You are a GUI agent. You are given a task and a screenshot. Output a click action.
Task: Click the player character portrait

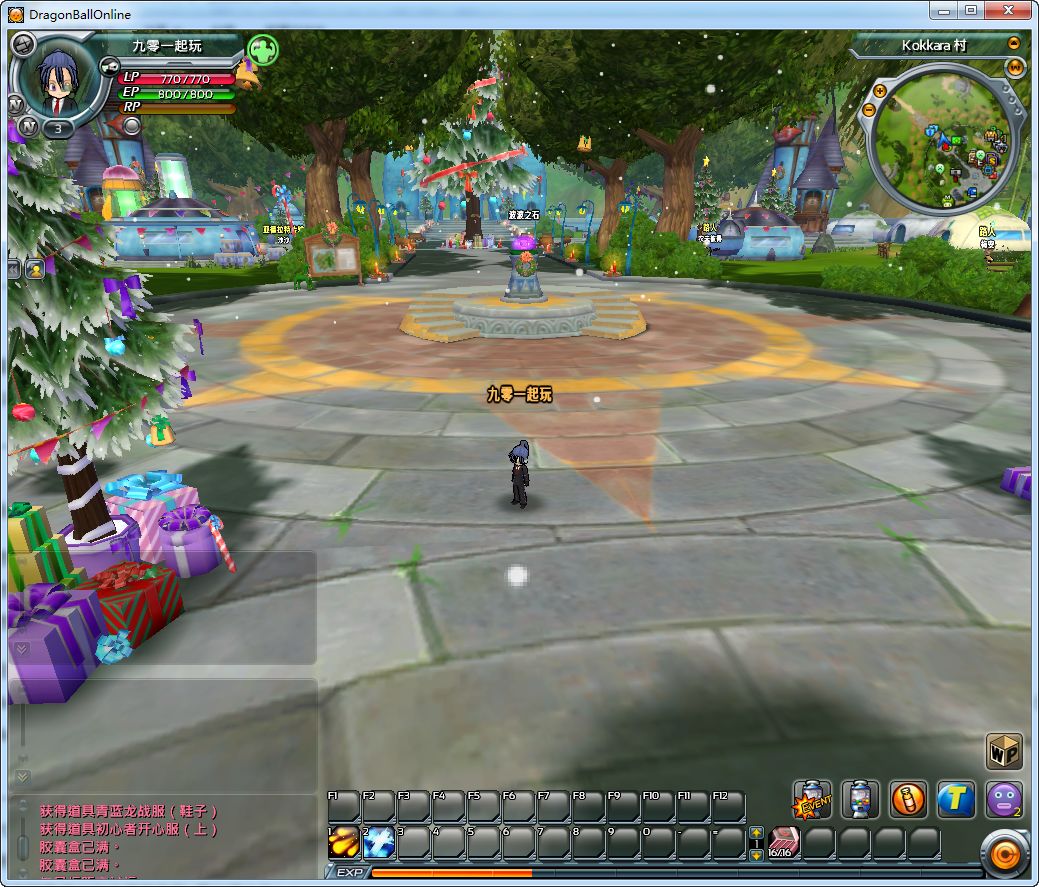(x=58, y=80)
